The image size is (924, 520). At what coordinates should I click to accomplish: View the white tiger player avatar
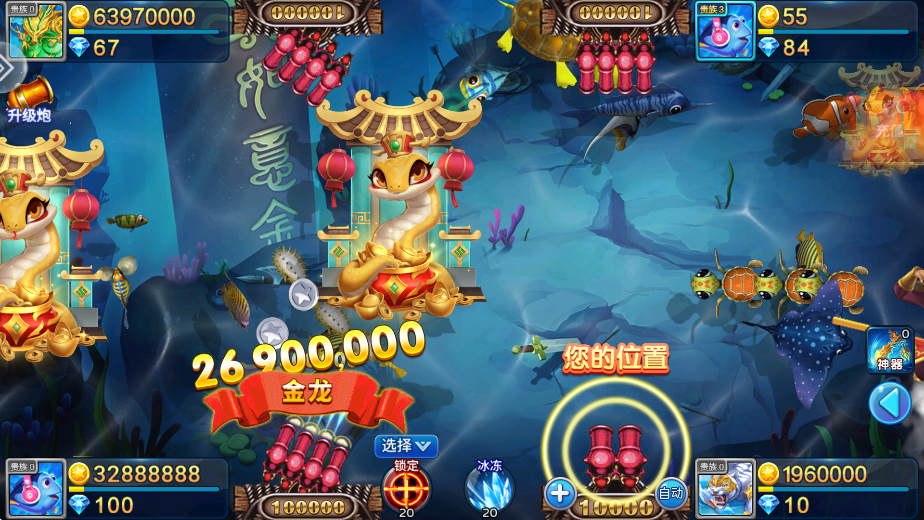pyautogui.click(x=724, y=488)
